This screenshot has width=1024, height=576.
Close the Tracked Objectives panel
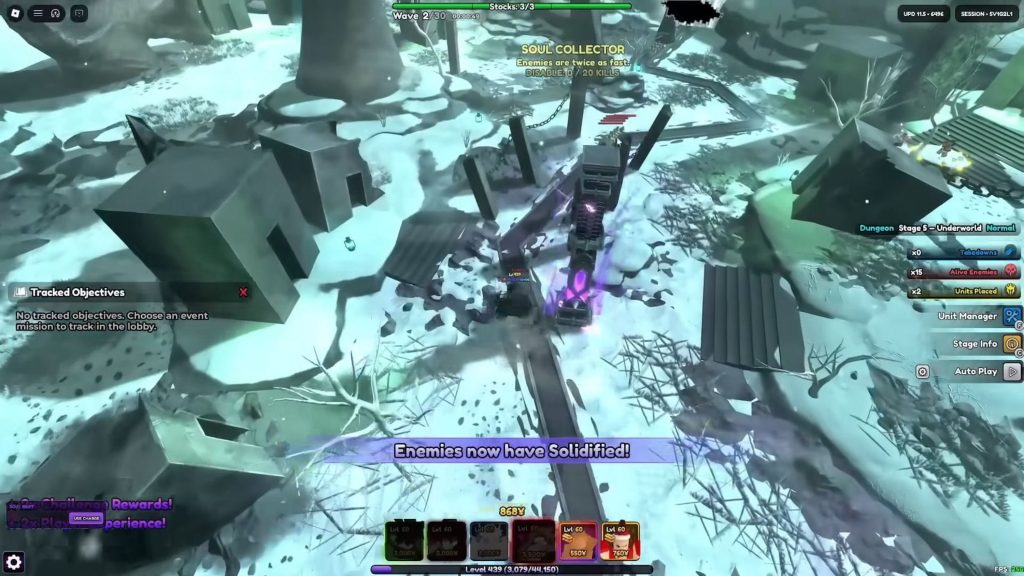coord(243,292)
